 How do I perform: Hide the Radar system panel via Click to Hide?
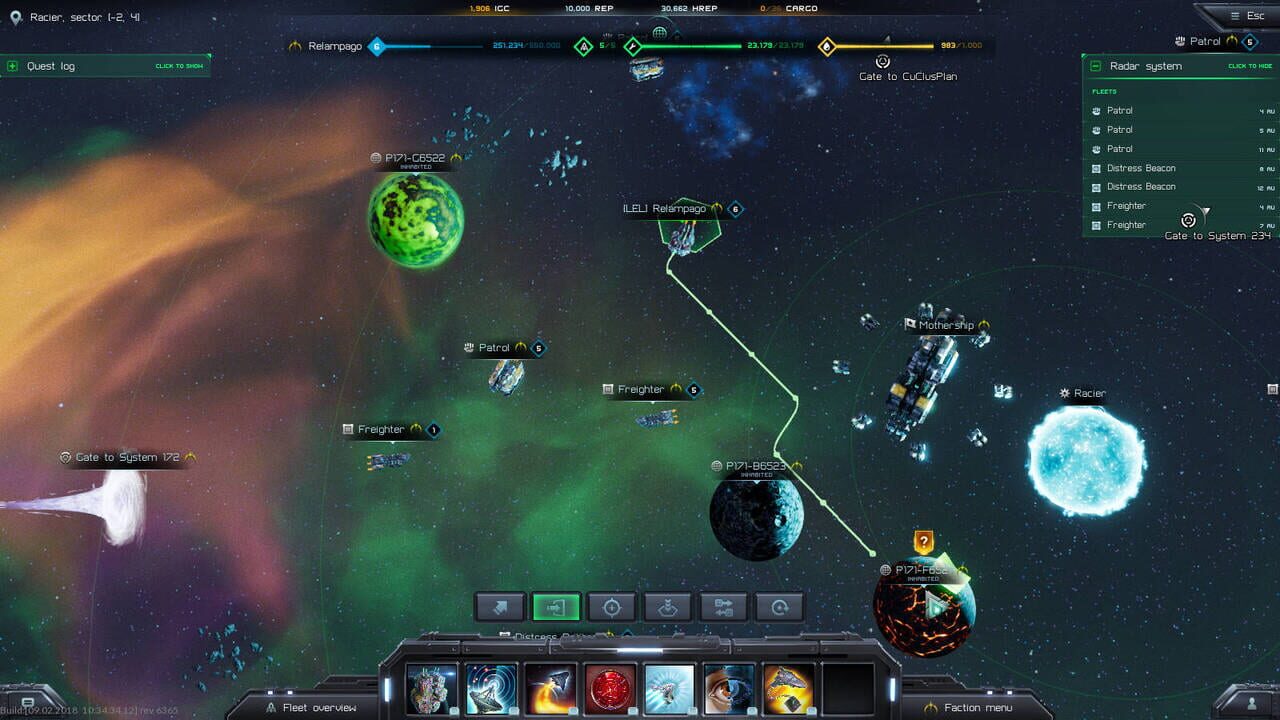(x=1248, y=66)
